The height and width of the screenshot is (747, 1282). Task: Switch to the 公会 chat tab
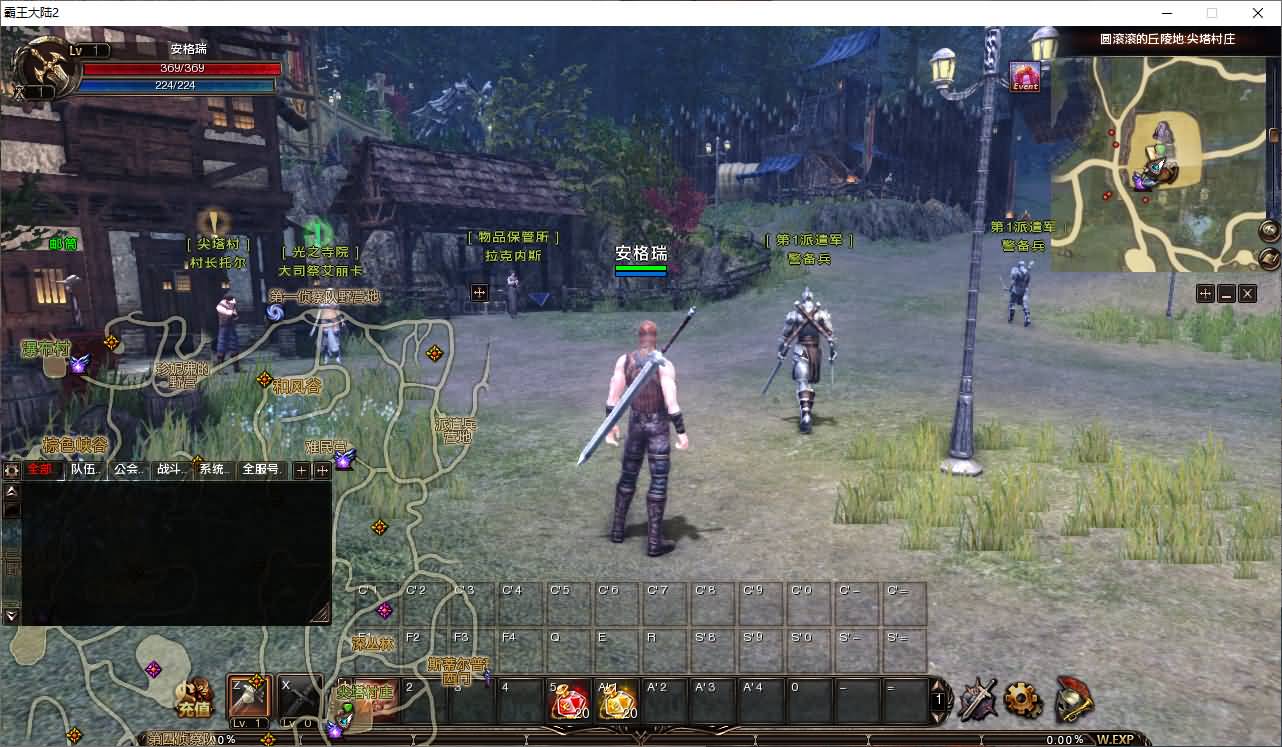[x=126, y=470]
